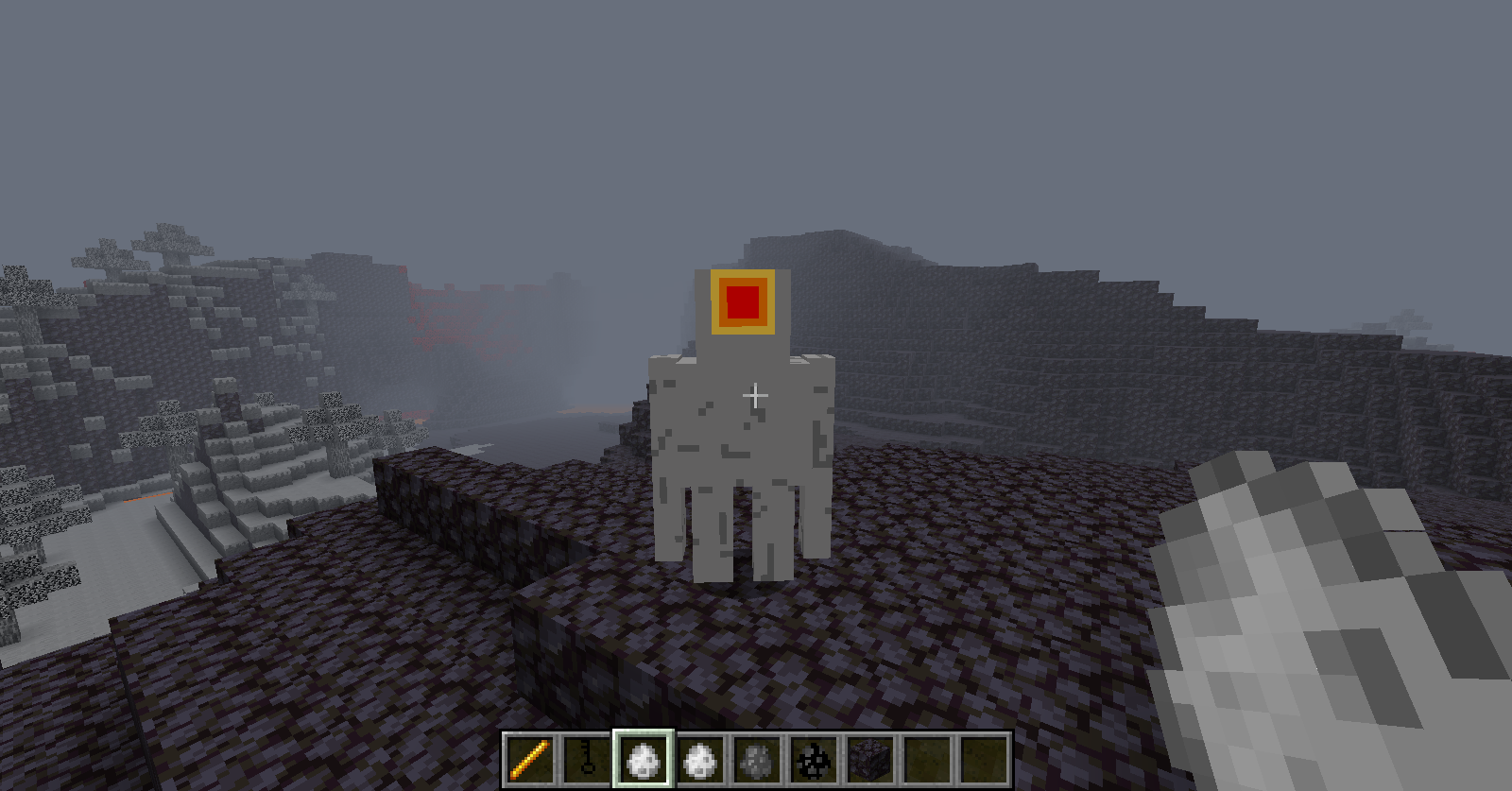
Task: Click the crosshair at screen center
Action: pyautogui.click(x=756, y=396)
